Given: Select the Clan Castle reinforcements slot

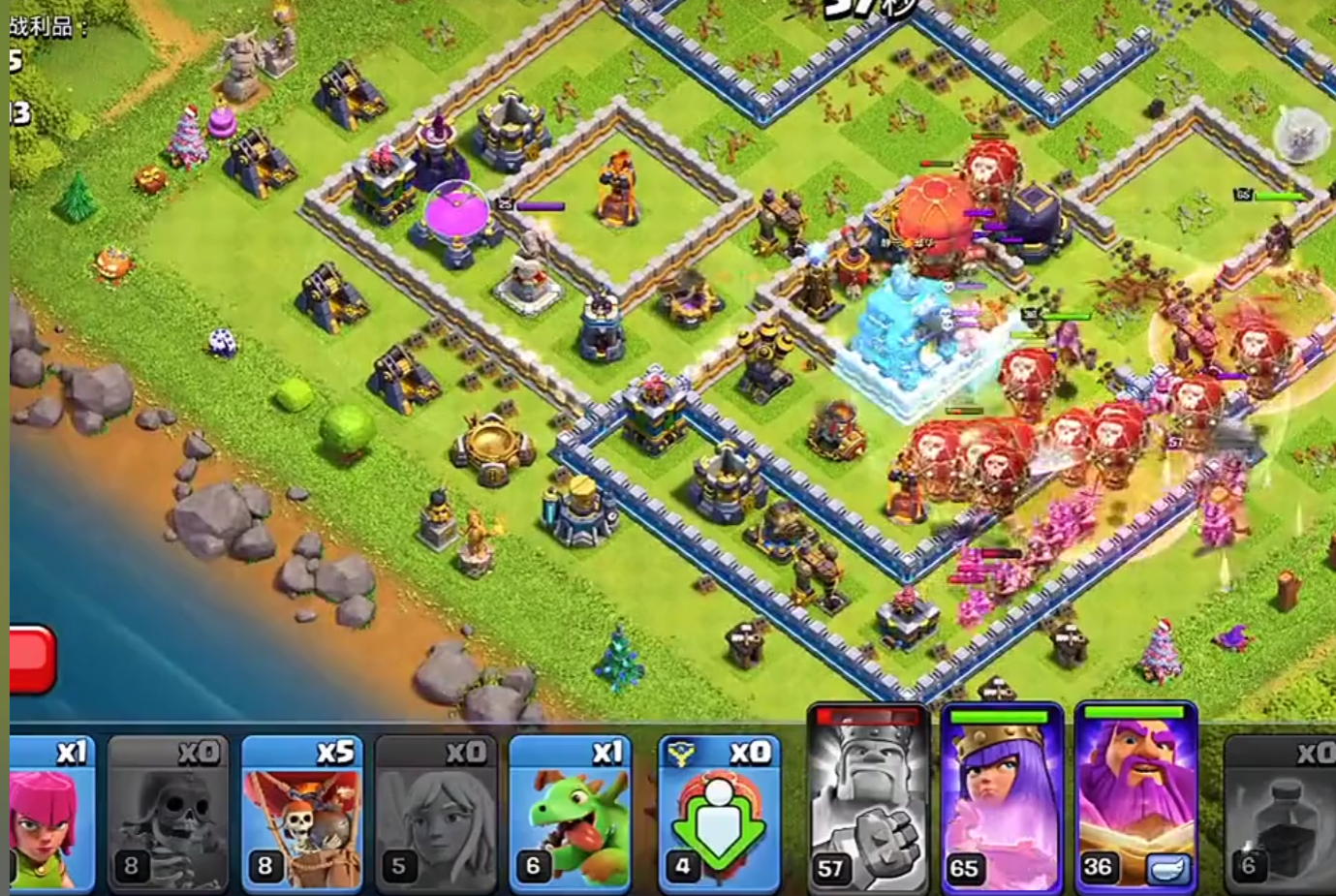Looking at the screenshot, I should click(x=718, y=812).
